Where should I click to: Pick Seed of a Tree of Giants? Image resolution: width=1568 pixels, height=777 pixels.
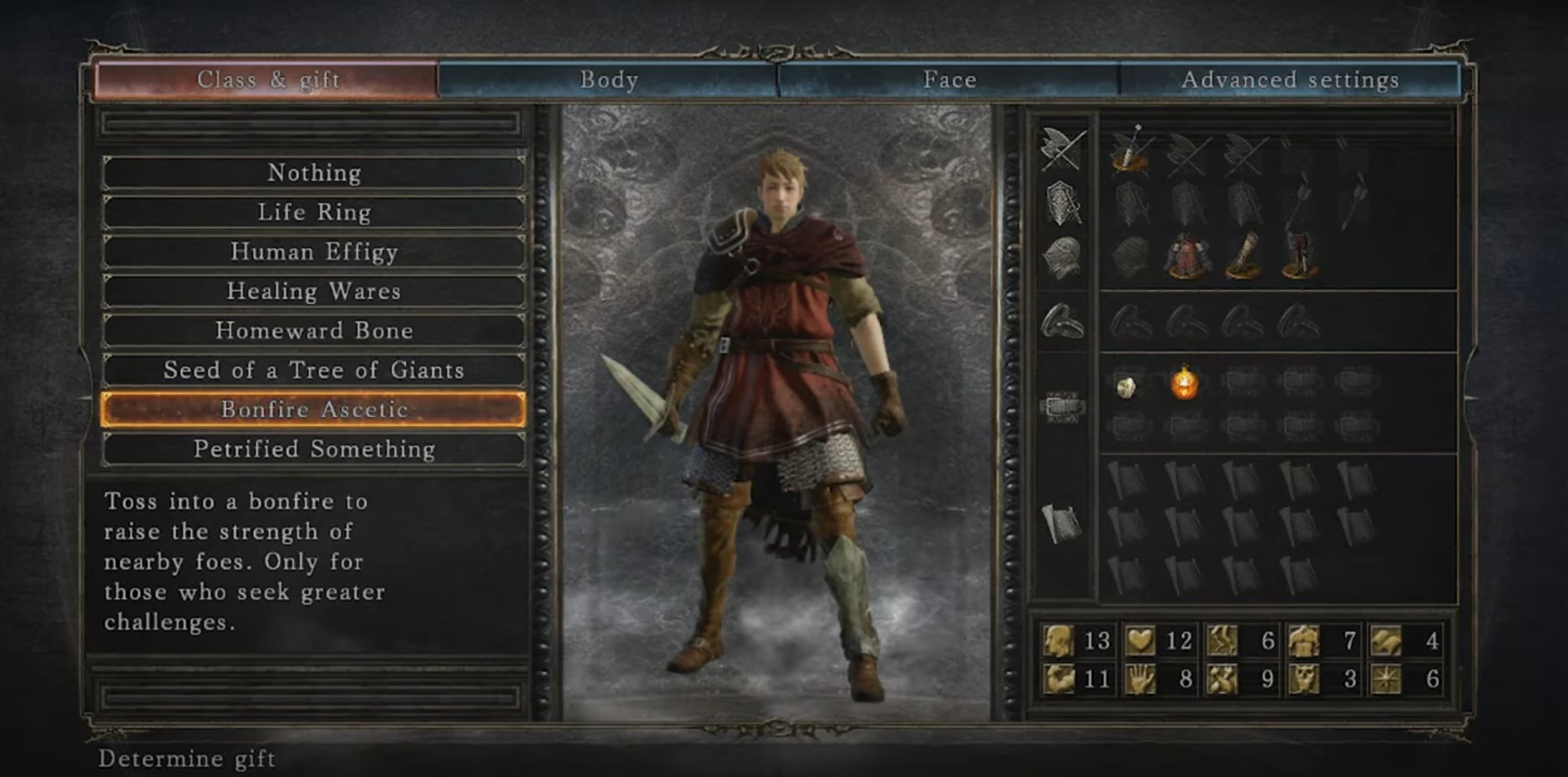click(314, 370)
